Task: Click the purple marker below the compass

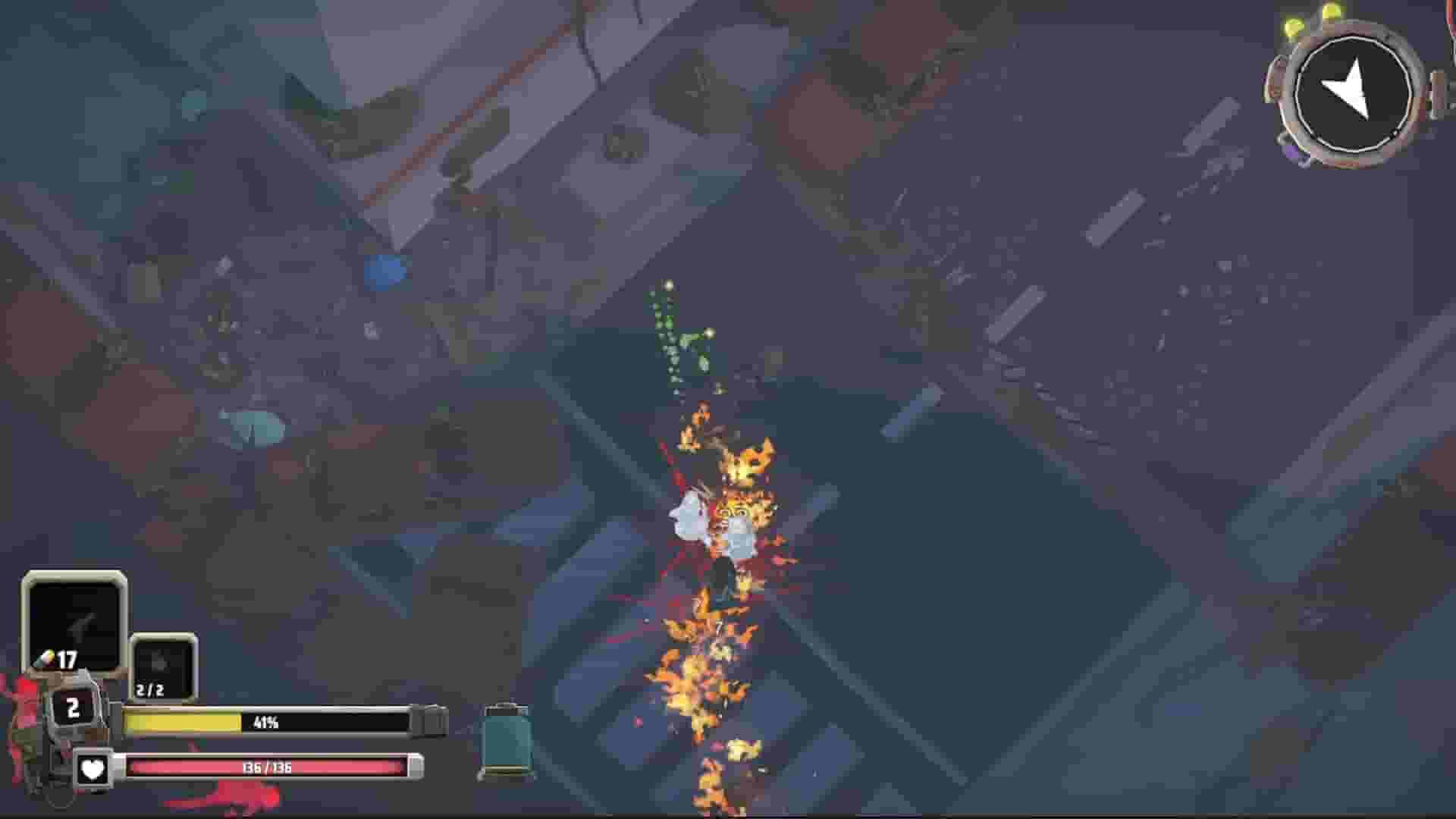Action: (1294, 153)
